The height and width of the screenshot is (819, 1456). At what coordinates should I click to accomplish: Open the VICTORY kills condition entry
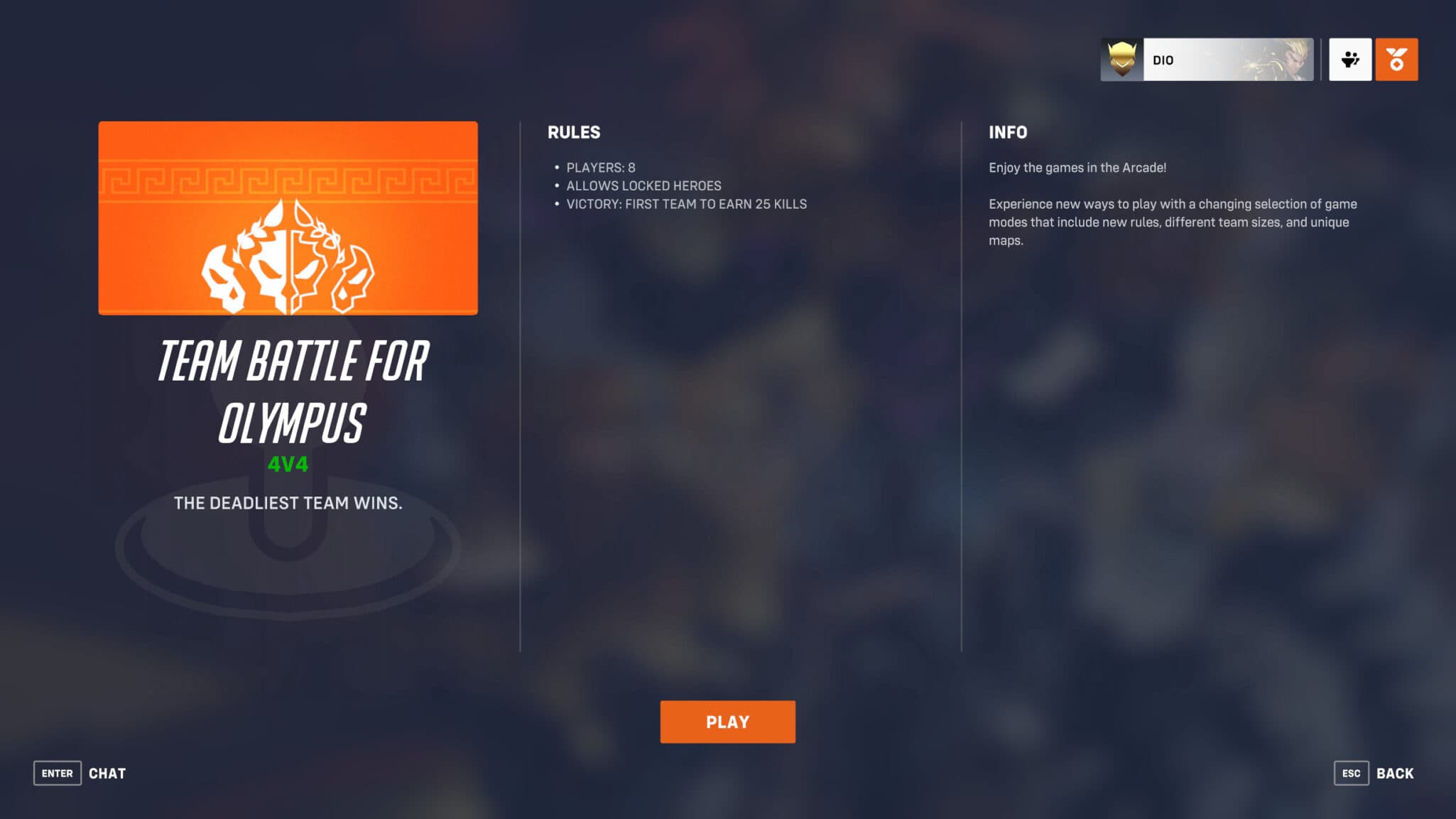(x=686, y=204)
